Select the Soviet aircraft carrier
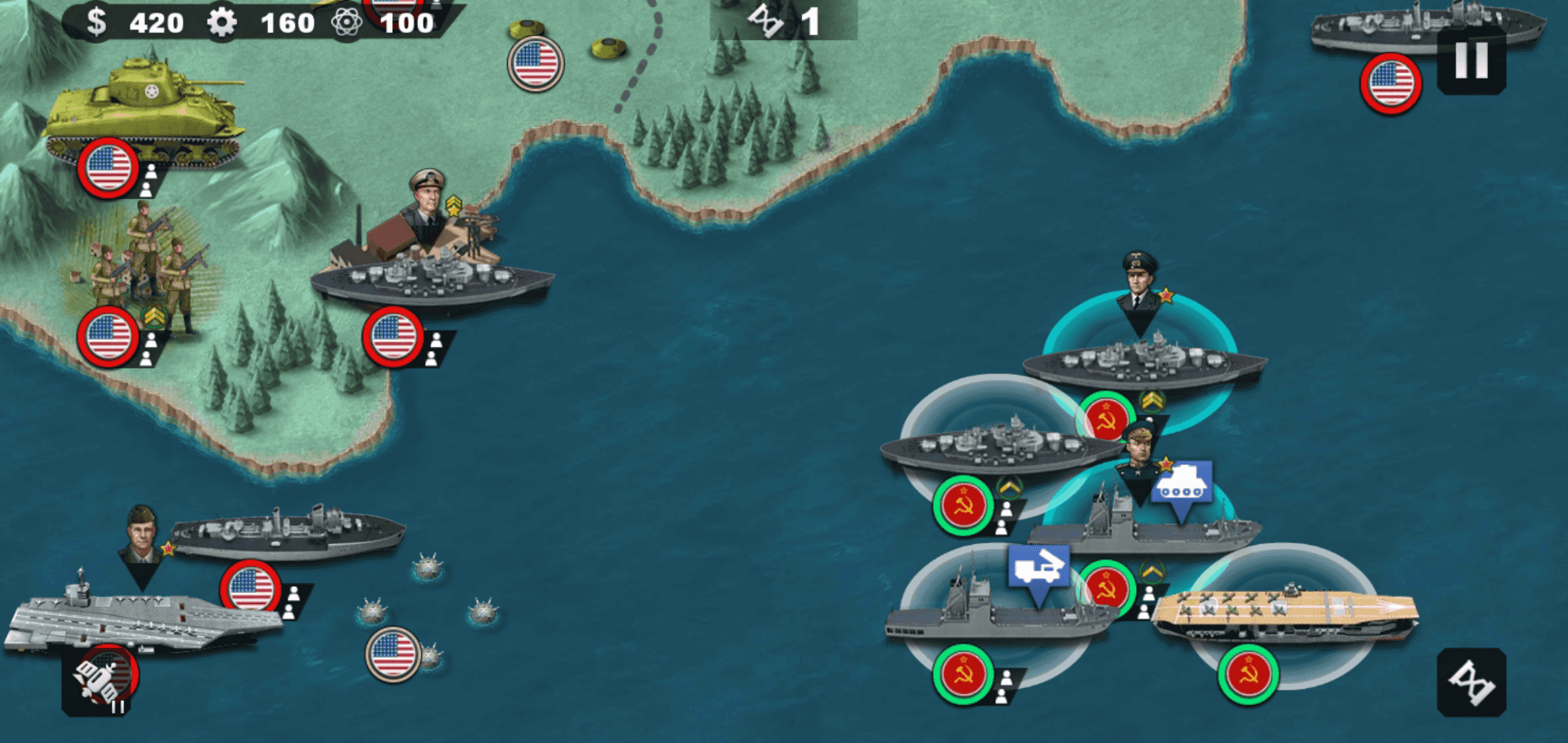 (x=1283, y=611)
